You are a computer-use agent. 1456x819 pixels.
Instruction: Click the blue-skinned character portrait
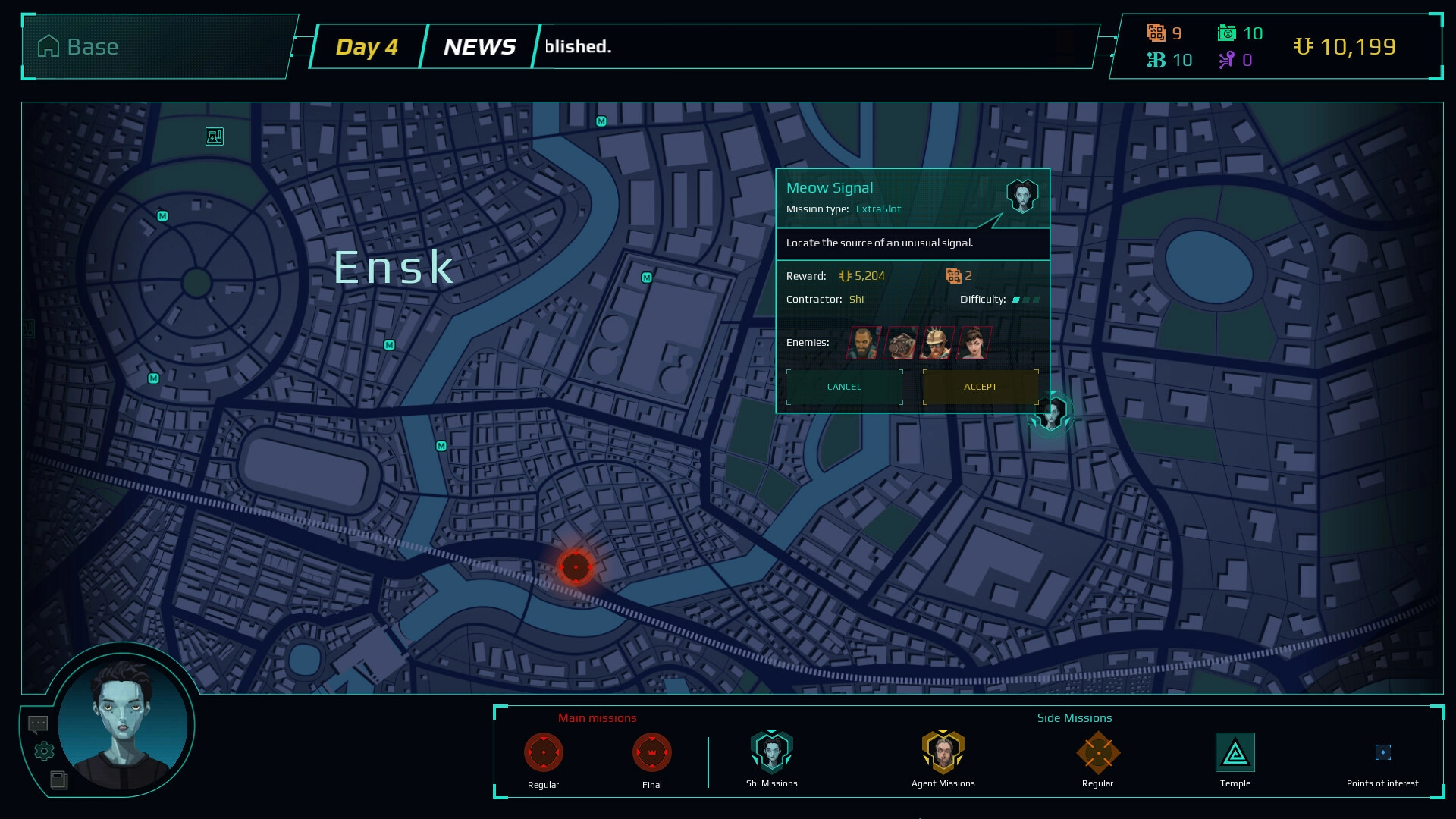pyautogui.click(x=123, y=724)
